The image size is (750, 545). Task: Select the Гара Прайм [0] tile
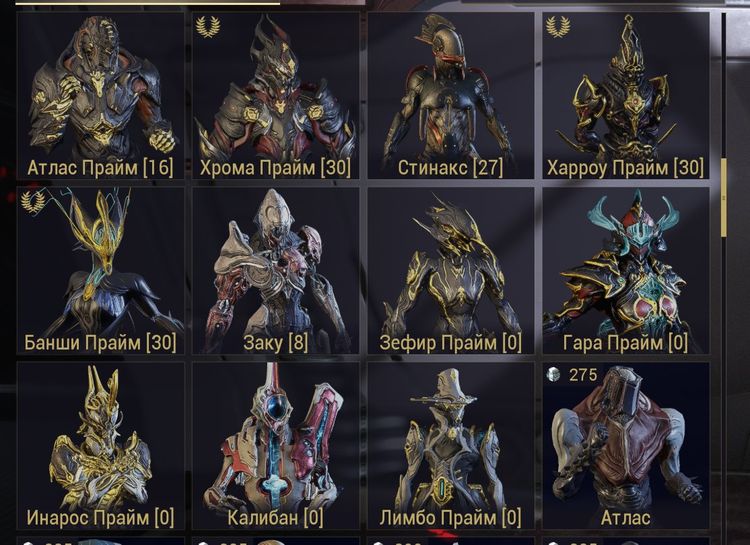click(626, 271)
